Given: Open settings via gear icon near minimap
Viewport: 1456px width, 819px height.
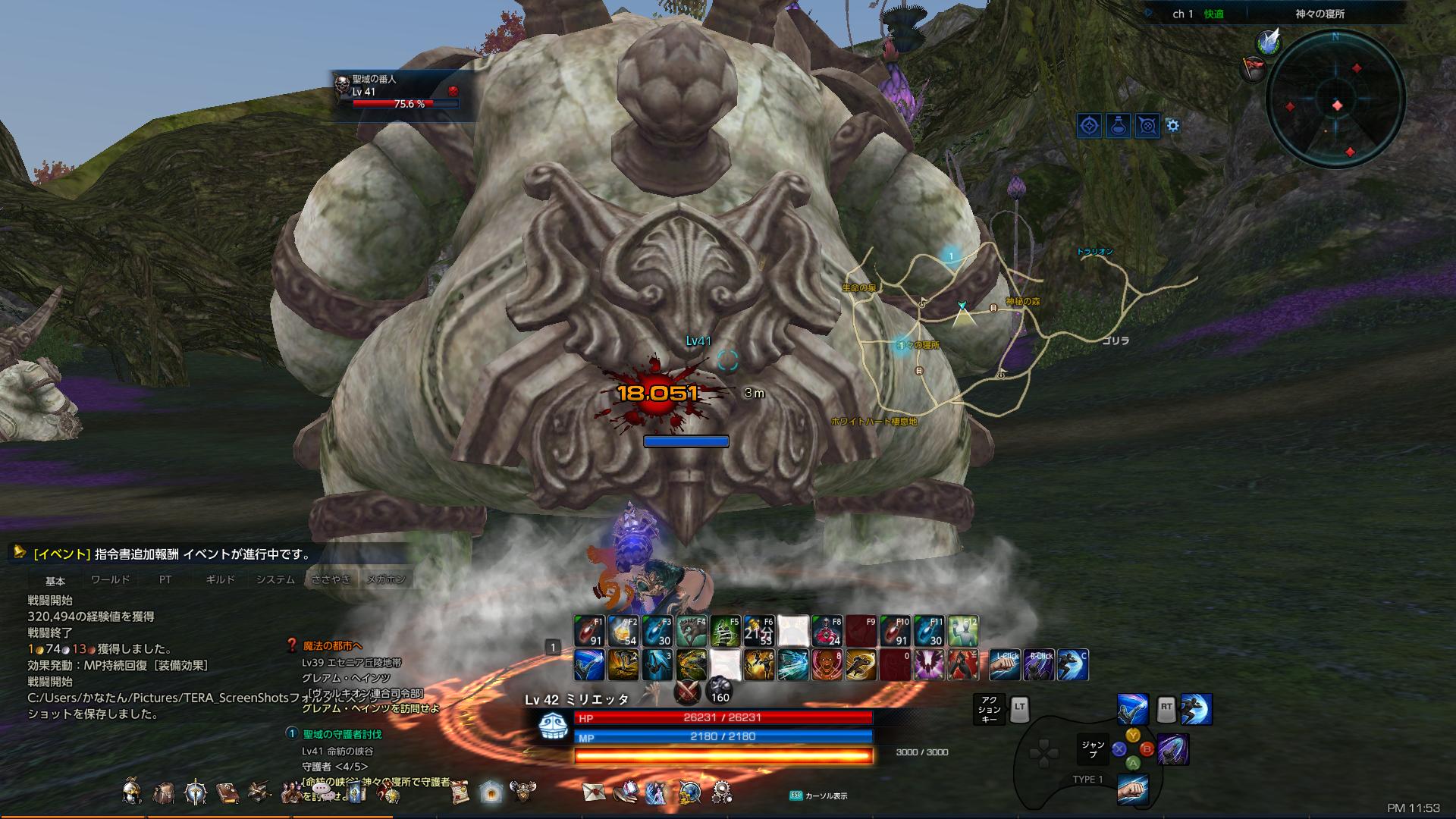Looking at the screenshot, I should (x=1172, y=127).
